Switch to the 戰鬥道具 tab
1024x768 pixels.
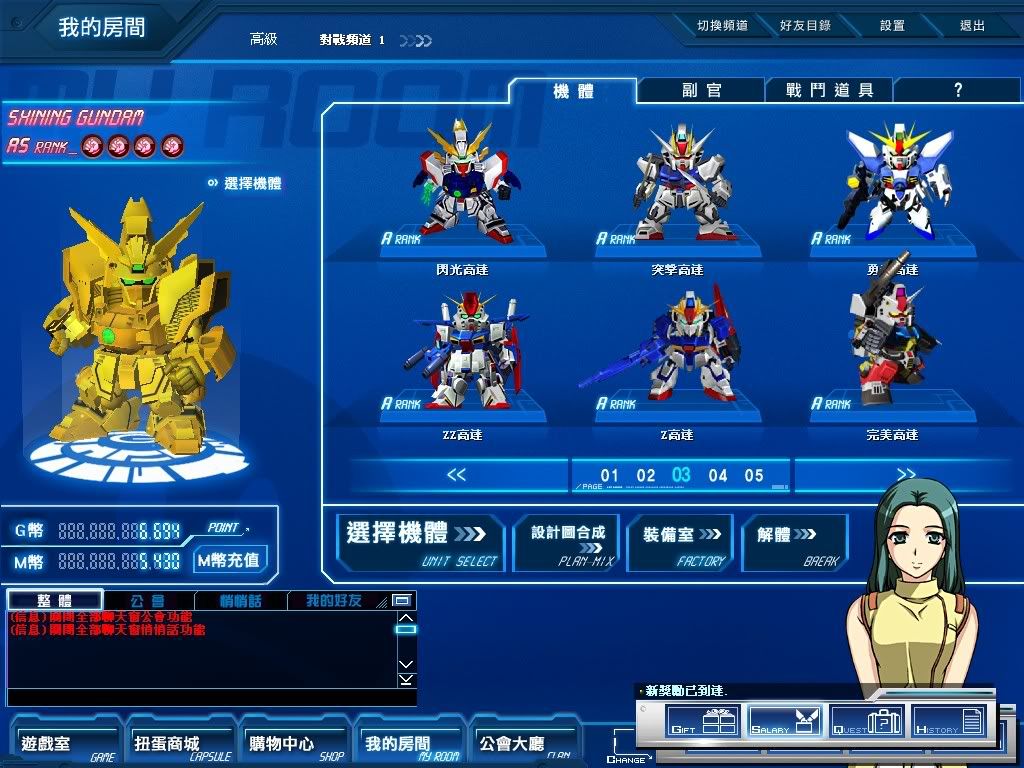[x=829, y=90]
